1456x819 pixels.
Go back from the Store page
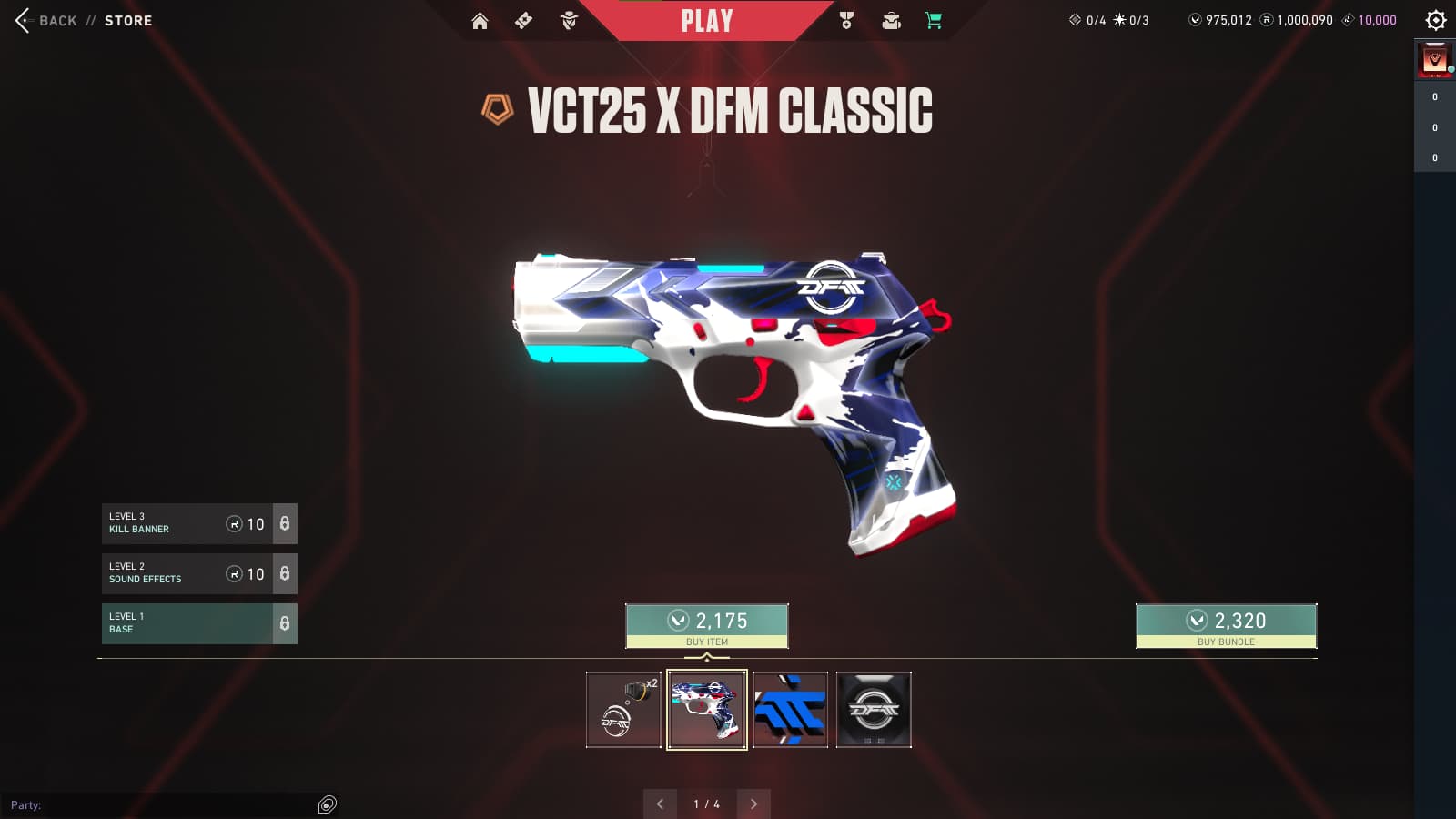click(x=41, y=20)
